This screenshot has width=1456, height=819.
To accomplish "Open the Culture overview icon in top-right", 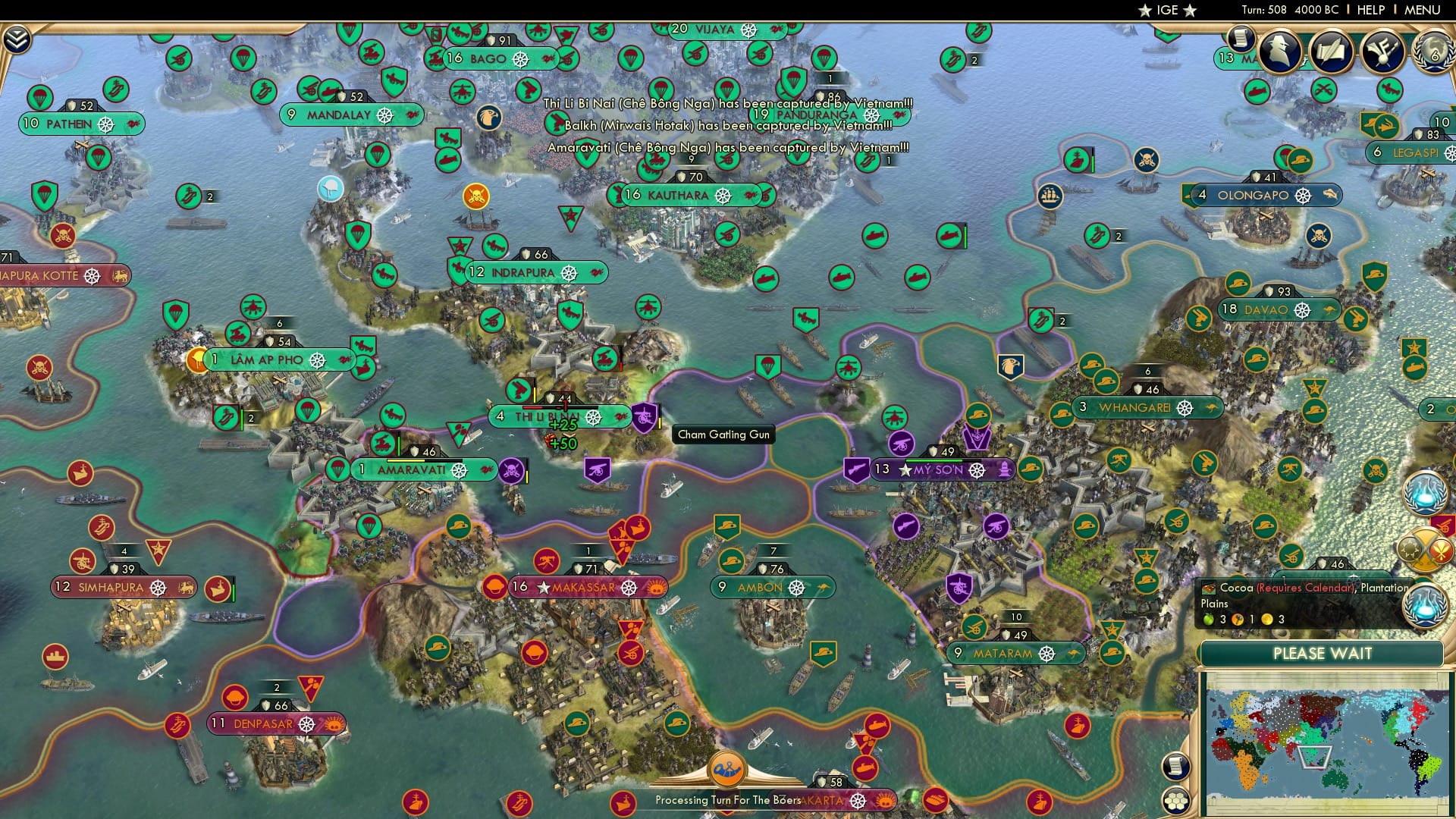I will (x=1382, y=51).
